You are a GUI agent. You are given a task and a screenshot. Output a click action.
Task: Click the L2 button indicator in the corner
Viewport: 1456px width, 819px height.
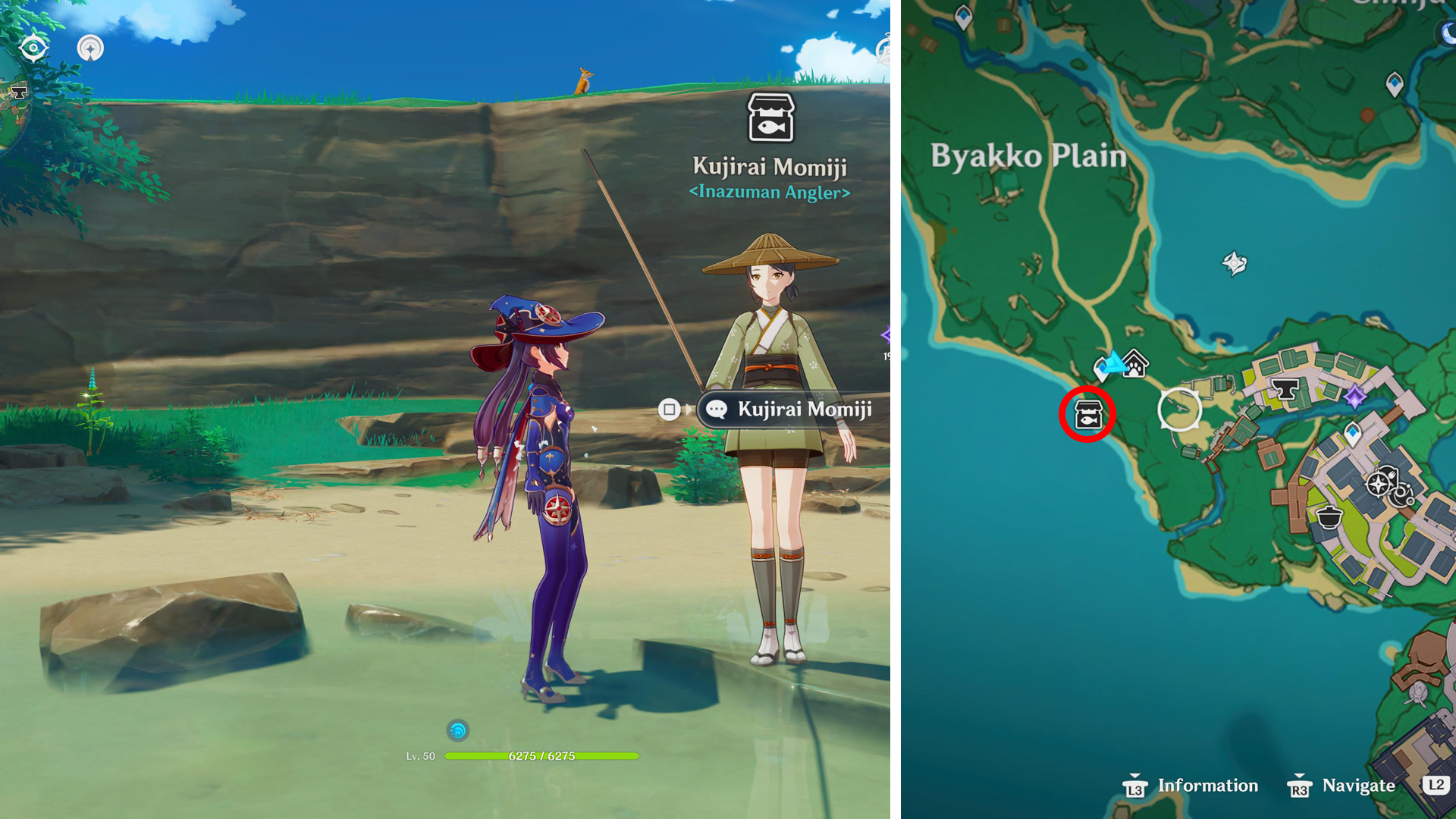click(x=1438, y=786)
